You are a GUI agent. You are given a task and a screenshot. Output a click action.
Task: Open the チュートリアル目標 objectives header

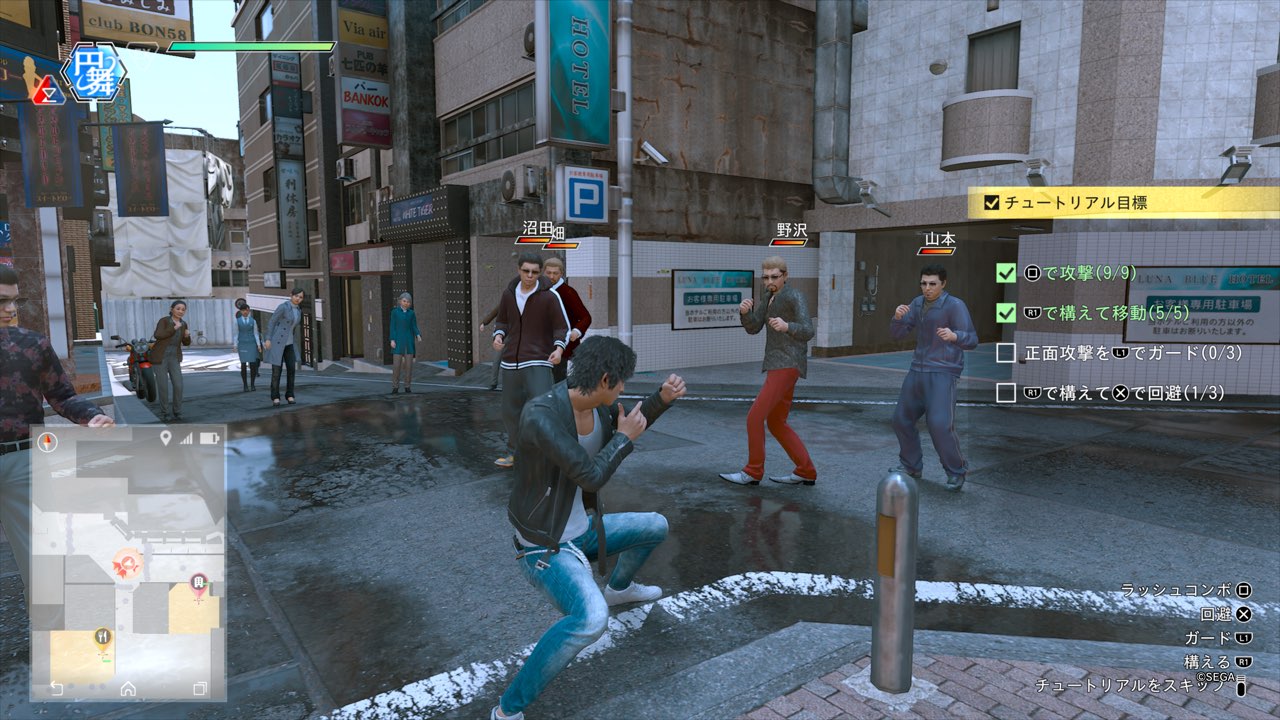[1120, 203]
